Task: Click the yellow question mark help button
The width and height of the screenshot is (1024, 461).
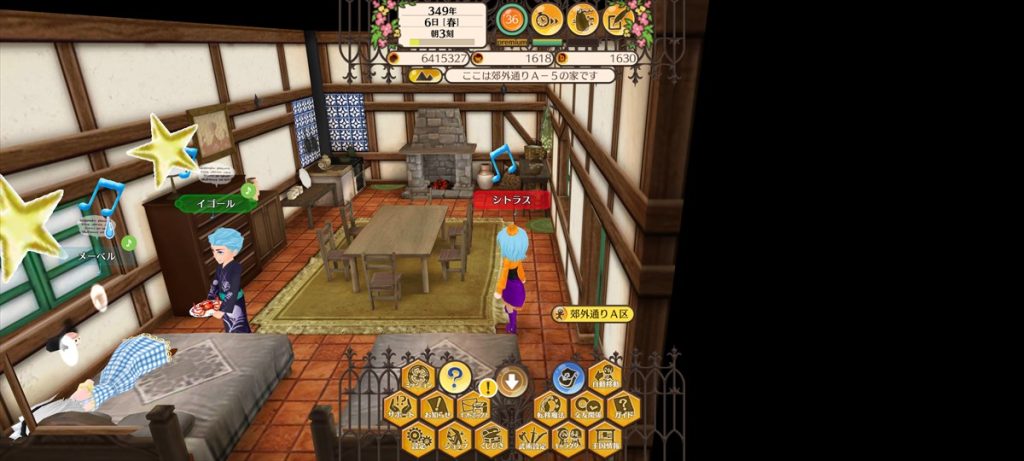Action: point(454,378)
